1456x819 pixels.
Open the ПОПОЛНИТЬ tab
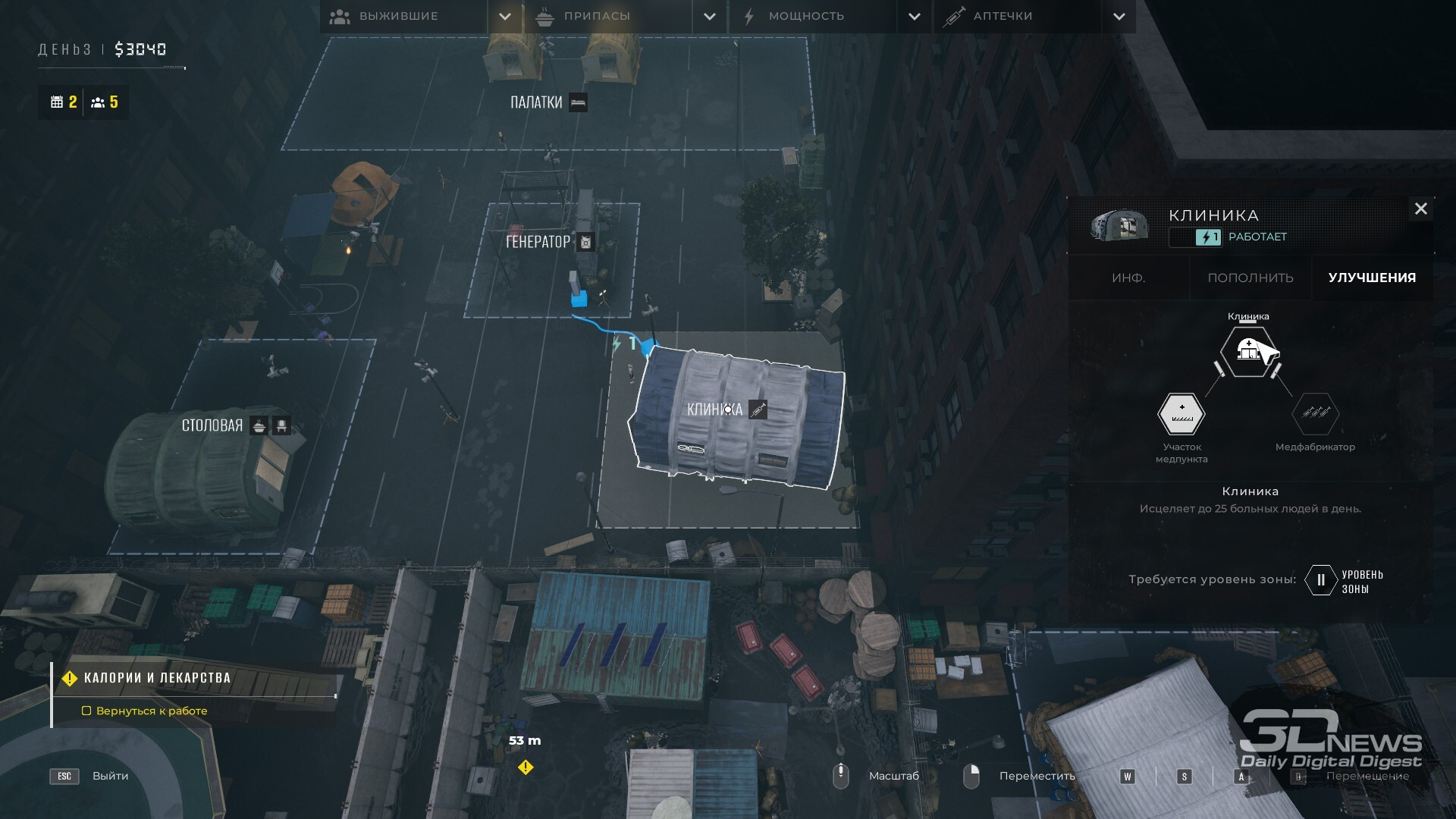(1250, 278)
